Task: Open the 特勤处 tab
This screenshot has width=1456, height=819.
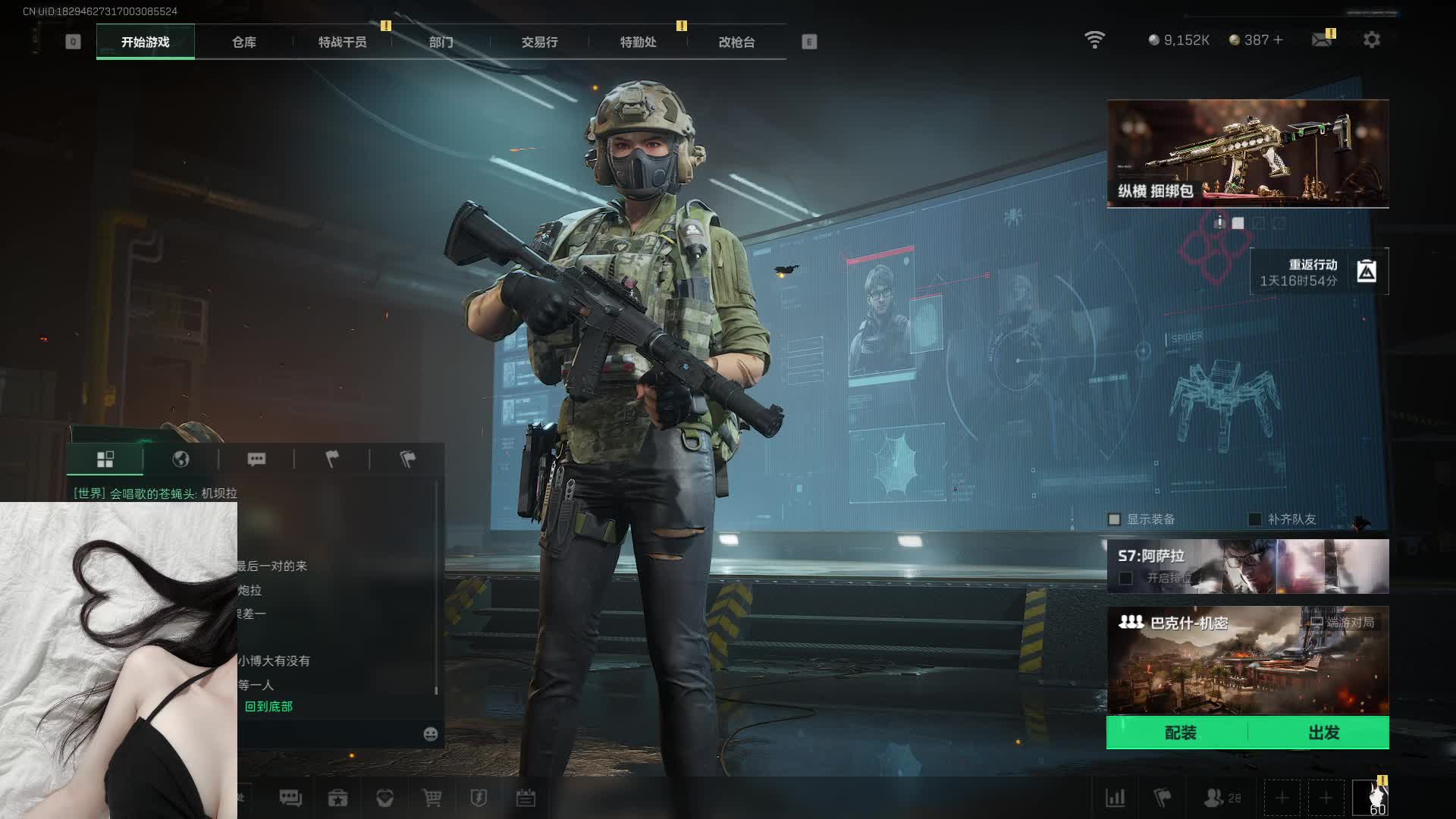Action: click(x=638, y=42)
